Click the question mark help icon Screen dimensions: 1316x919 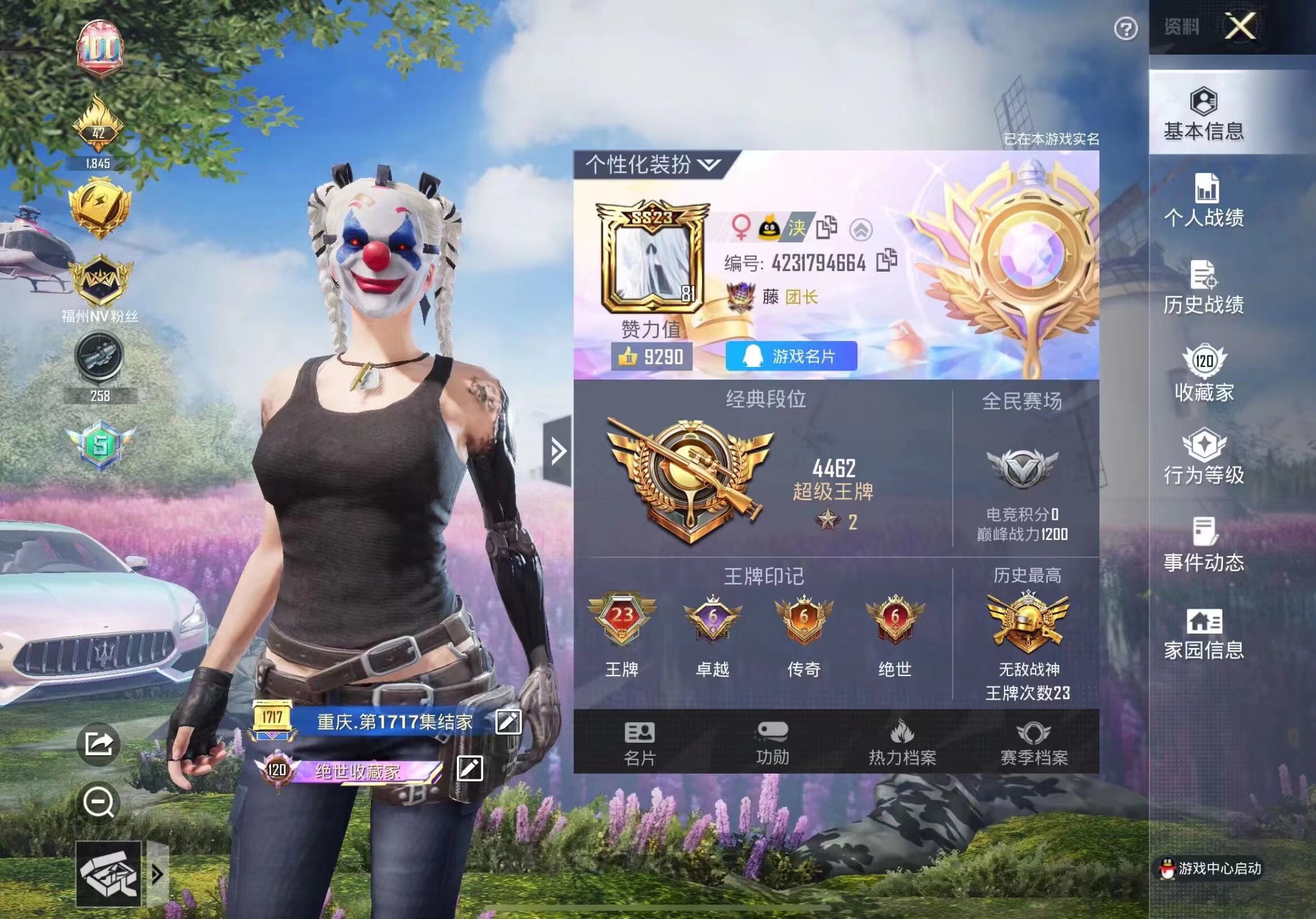1125,29
